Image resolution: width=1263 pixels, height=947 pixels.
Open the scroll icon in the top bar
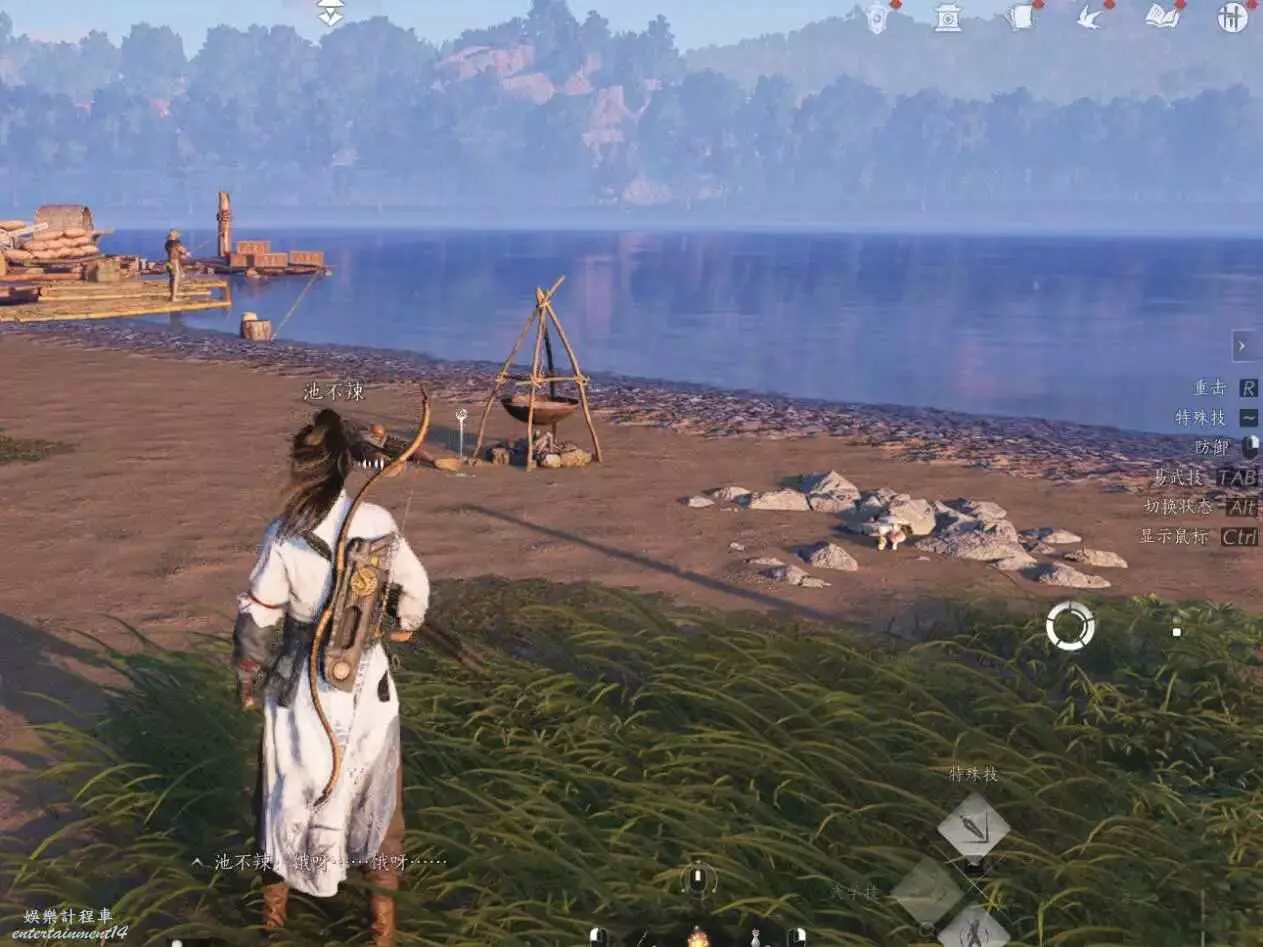coord(1020,17)
